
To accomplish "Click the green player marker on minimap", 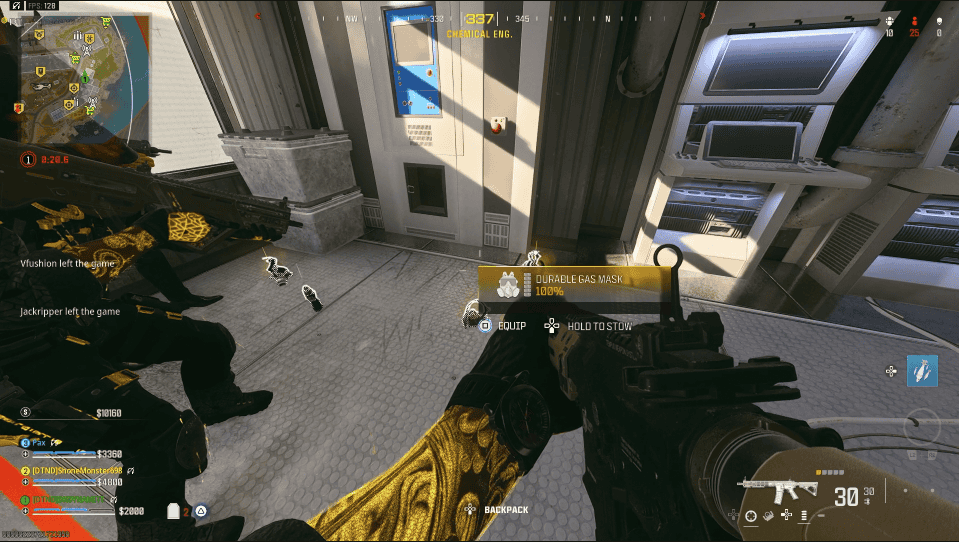I will (86, 78).
